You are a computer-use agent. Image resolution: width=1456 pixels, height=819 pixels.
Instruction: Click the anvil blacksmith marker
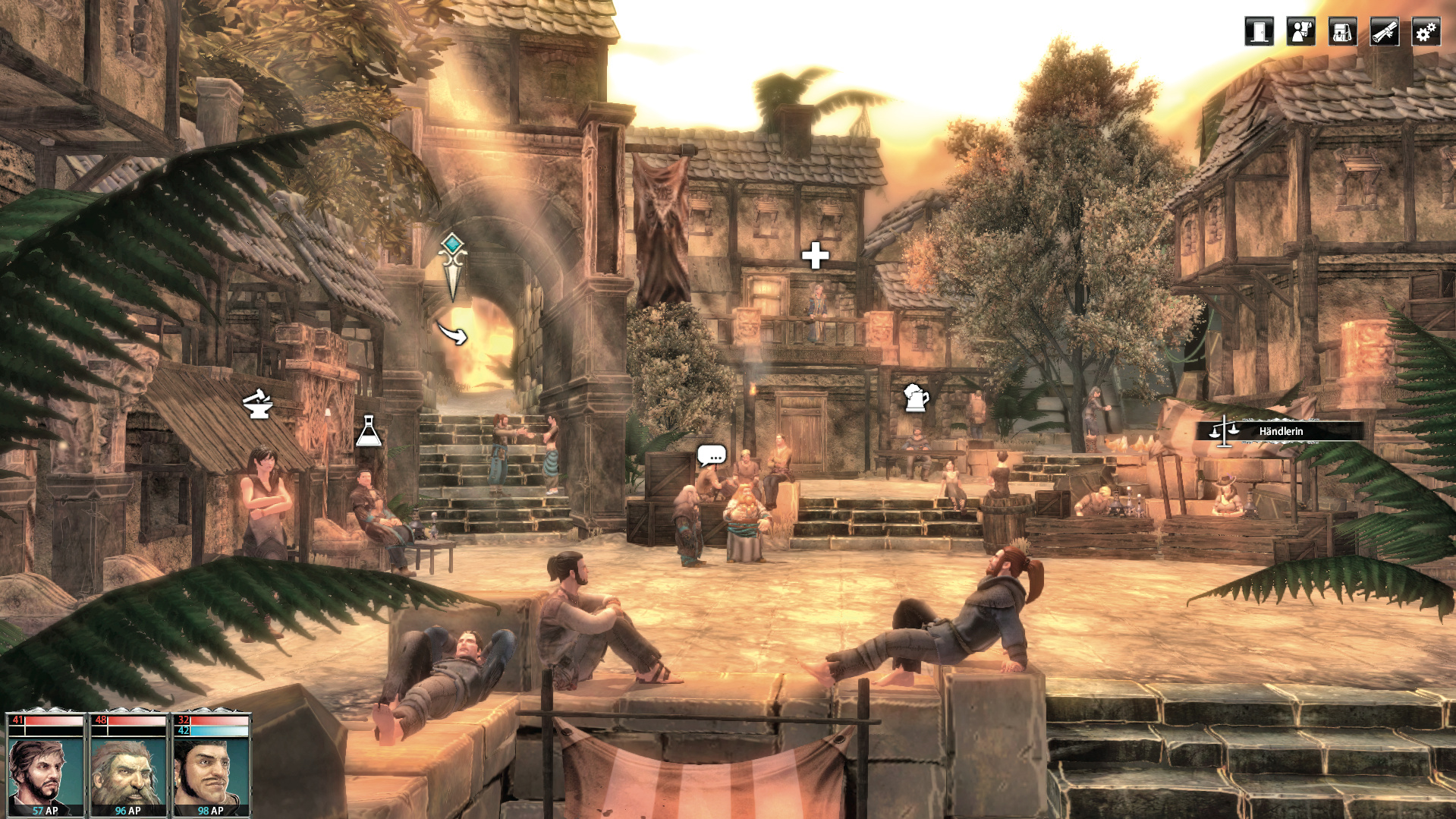click(x=257, y=404)
